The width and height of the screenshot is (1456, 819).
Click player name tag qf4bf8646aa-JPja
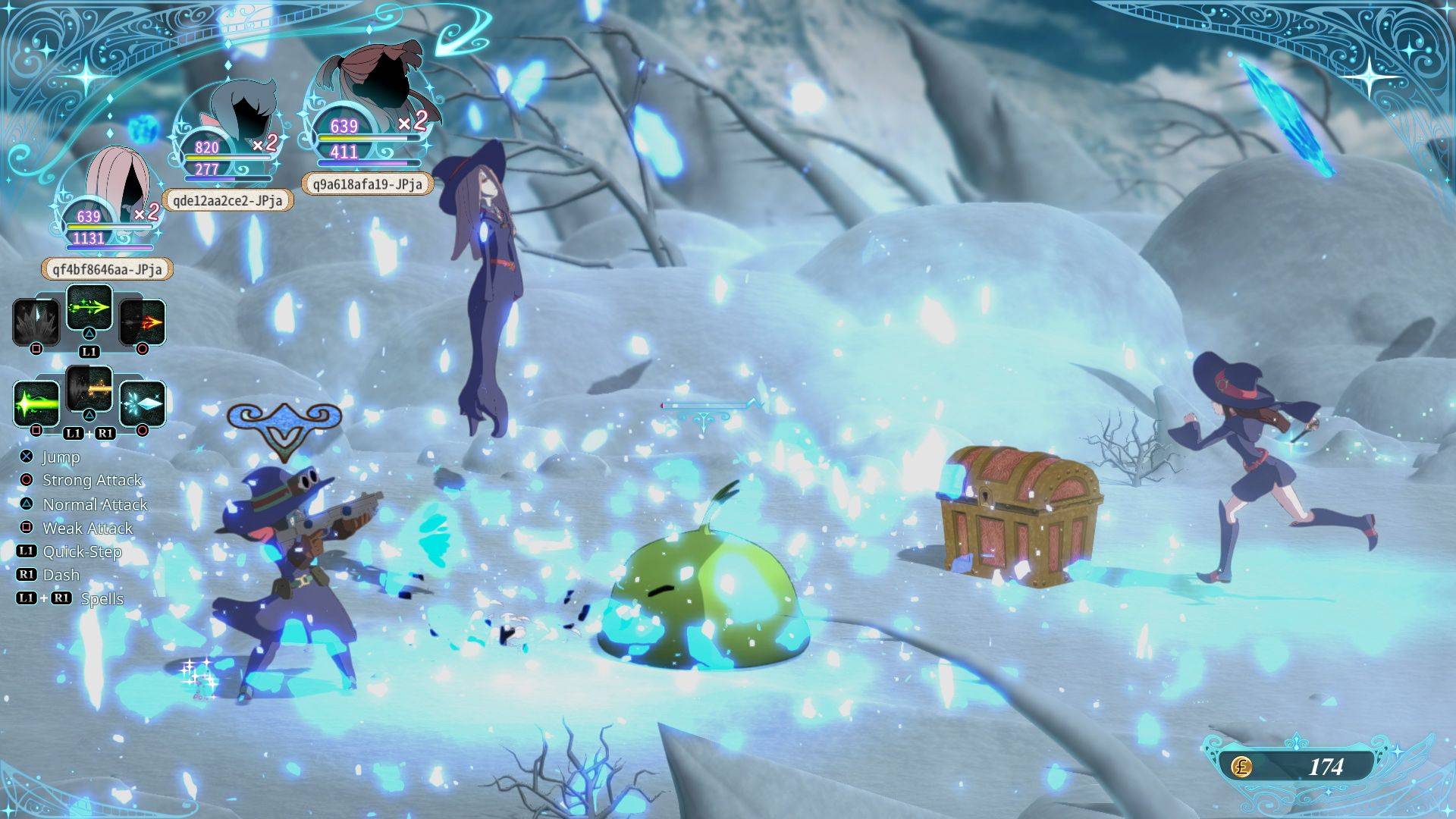(x=107, y=269)
